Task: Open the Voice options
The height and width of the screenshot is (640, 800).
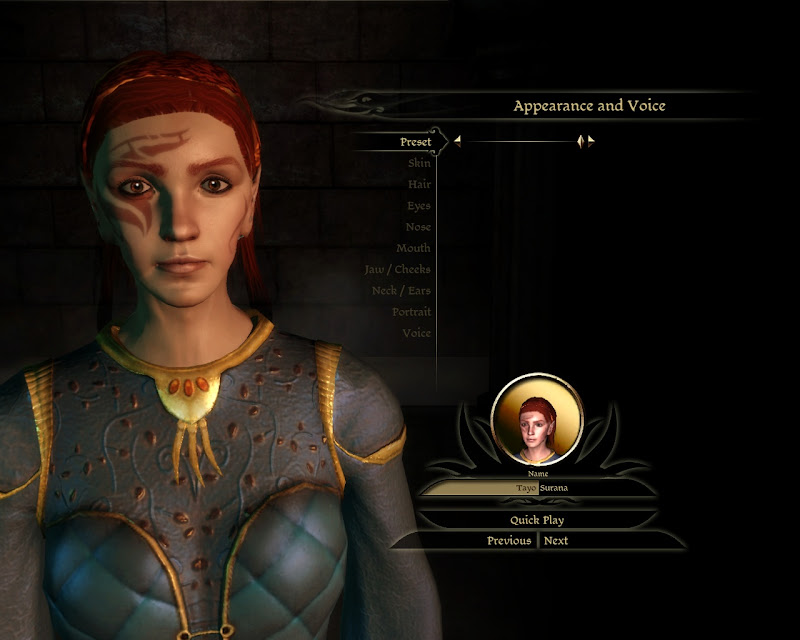Action: (416, 333)
